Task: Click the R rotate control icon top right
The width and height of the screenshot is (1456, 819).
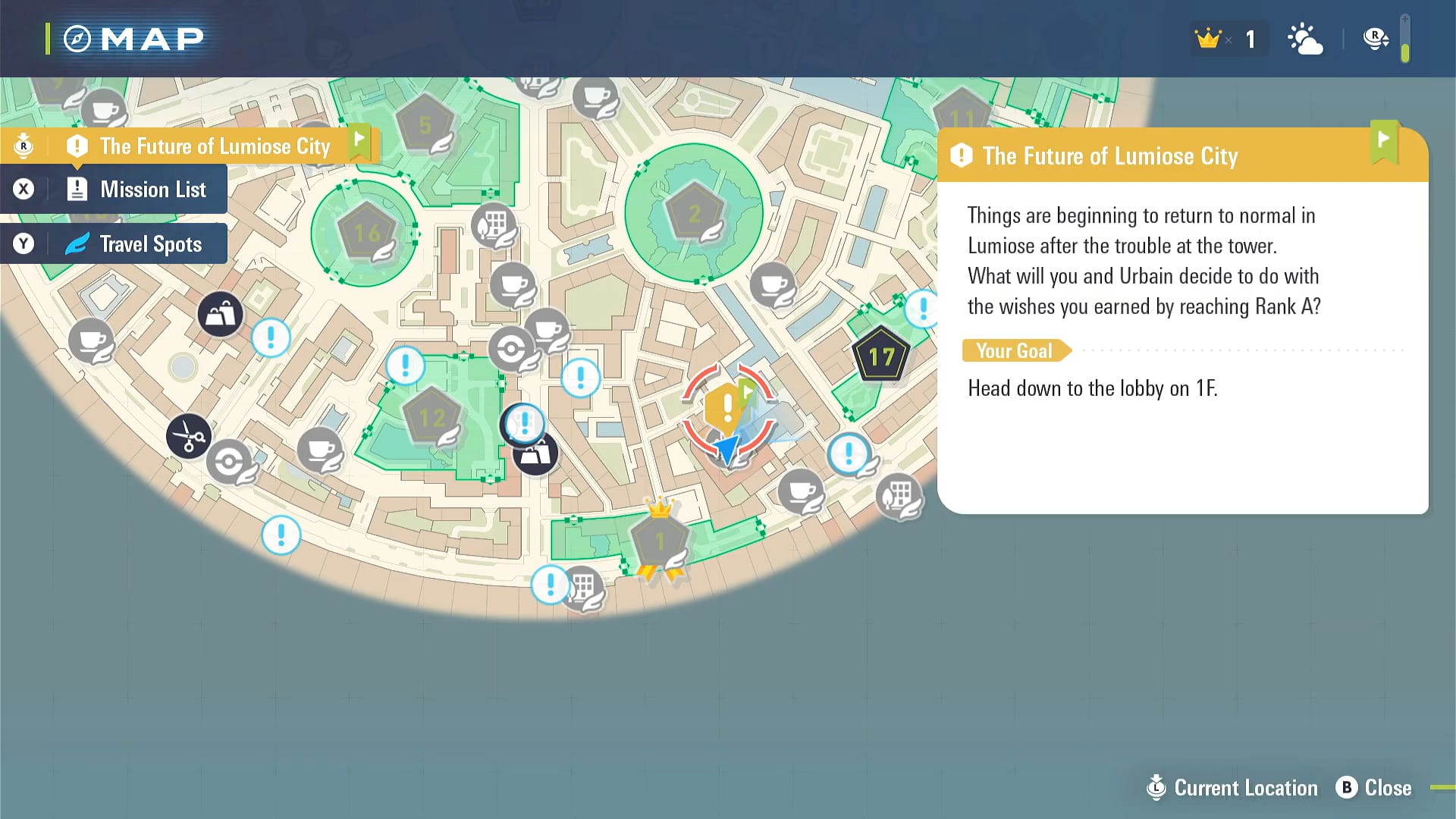Action: point(1374,36)
